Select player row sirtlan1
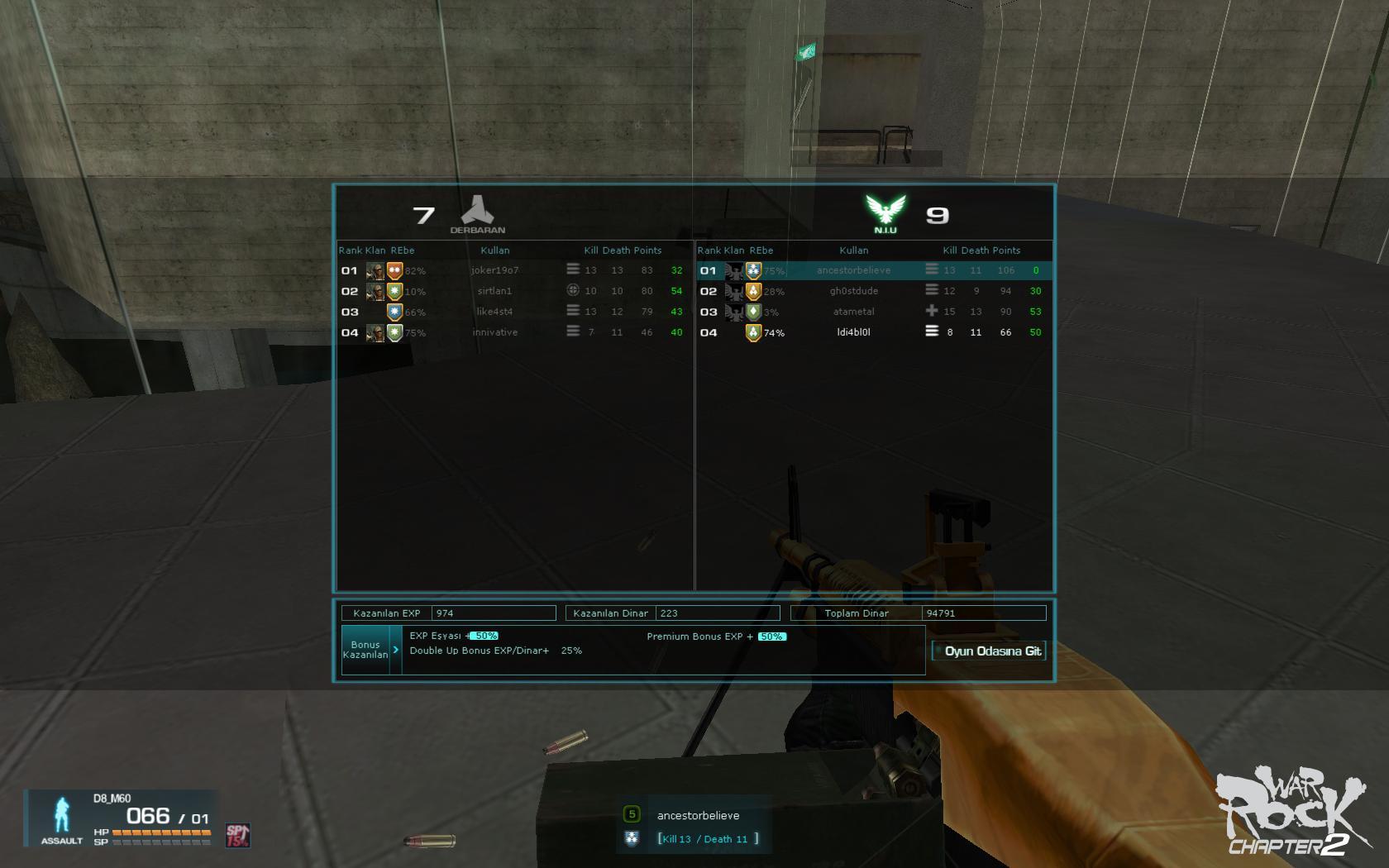 (494, 291)
